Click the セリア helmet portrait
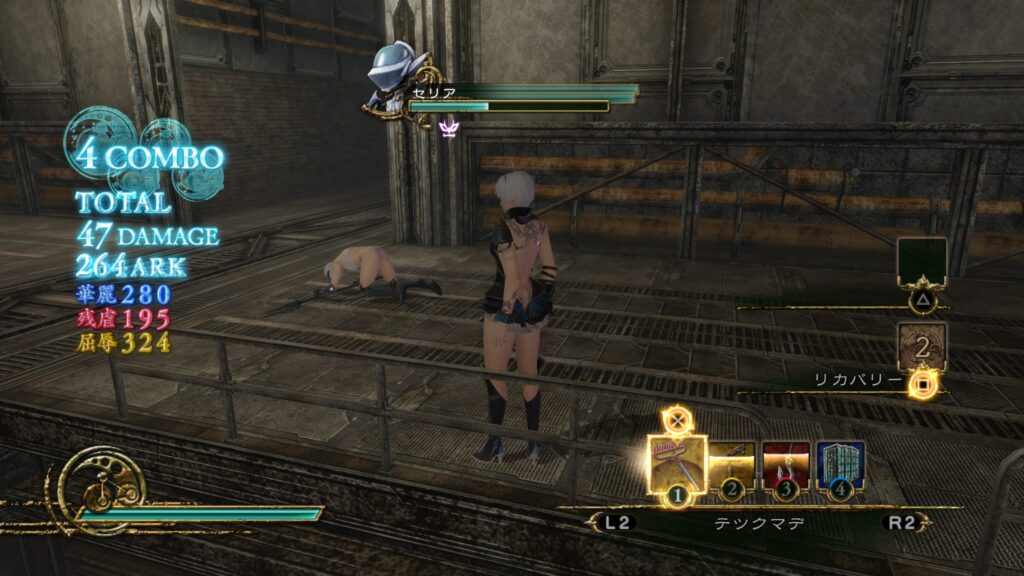The height and width of the screenshot is (576, 1024). point(398,72)
